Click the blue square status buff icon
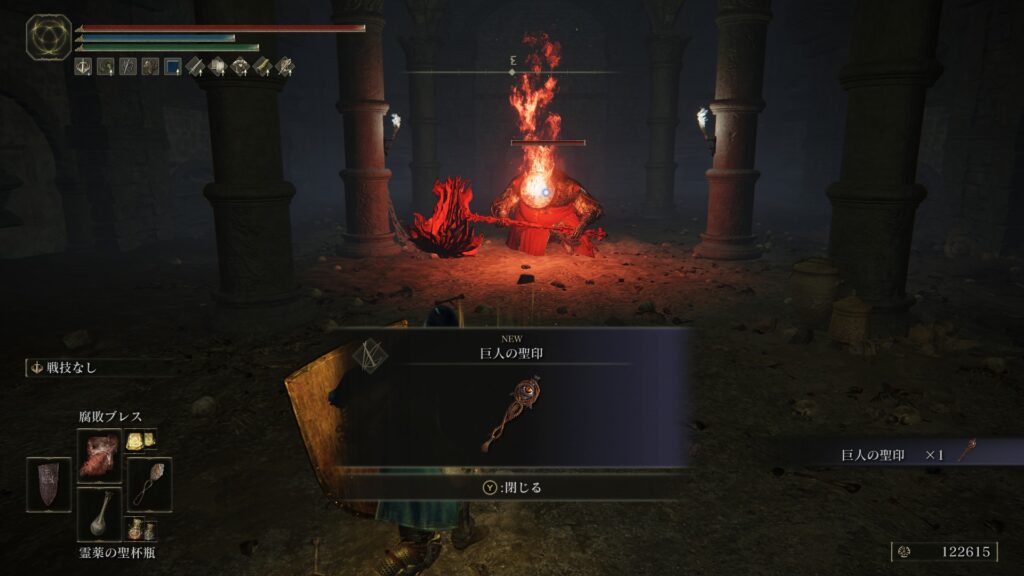The height and width of the screenshot is (576, 1024). [x=172, y=67]
